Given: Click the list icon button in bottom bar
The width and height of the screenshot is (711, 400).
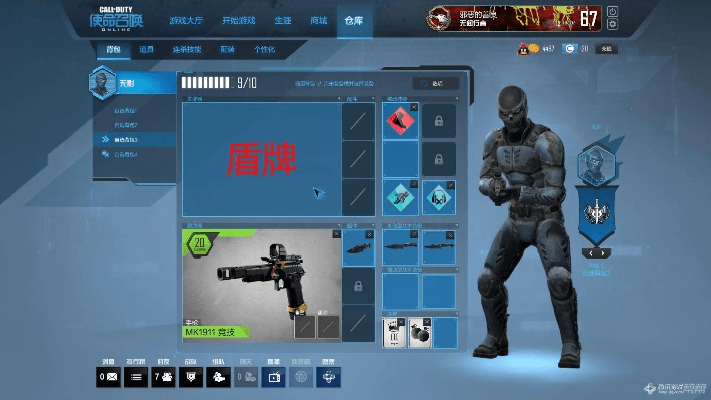Looking at the screenshot, I should [x=135, y=377].
